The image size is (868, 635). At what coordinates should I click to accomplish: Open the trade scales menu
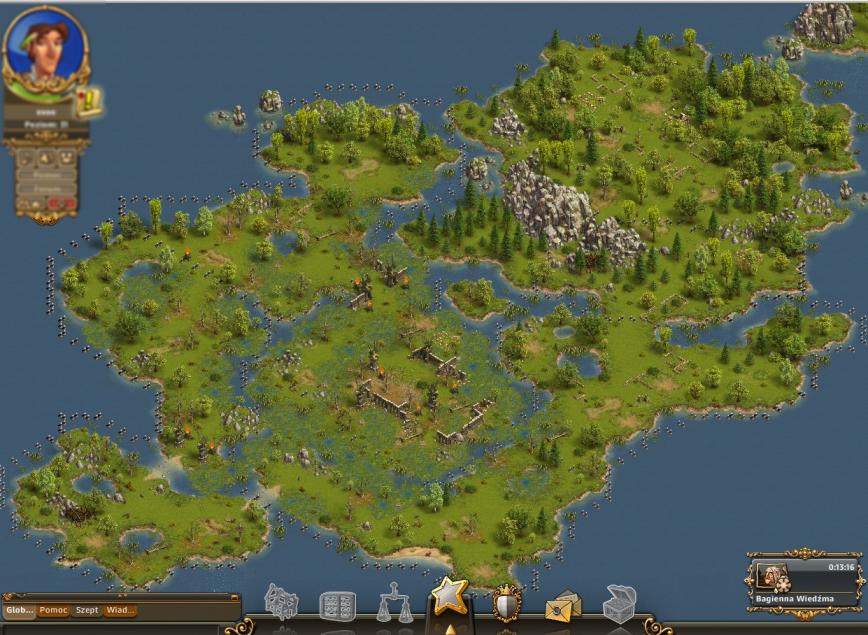point(394,604)
